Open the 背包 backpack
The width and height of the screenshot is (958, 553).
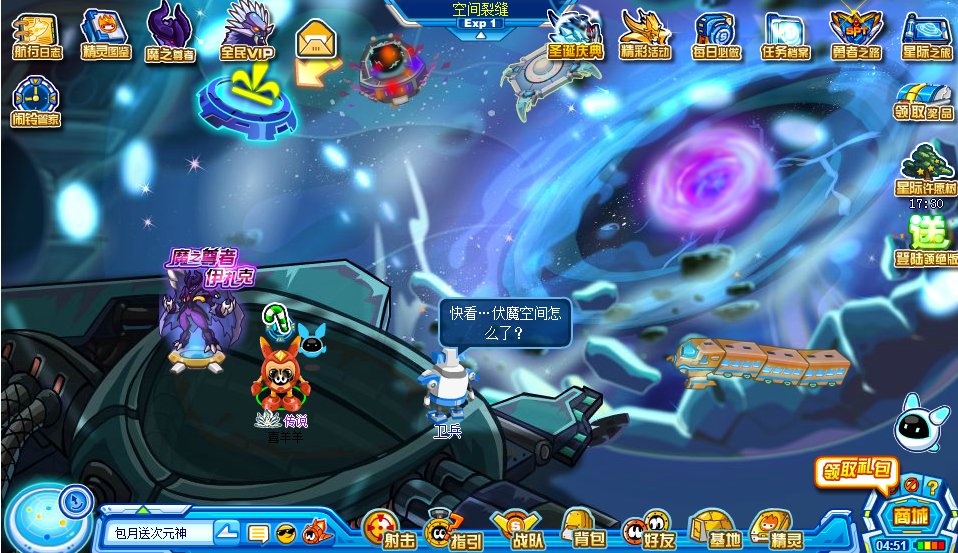pyautogui.click(x=582, y=528)
